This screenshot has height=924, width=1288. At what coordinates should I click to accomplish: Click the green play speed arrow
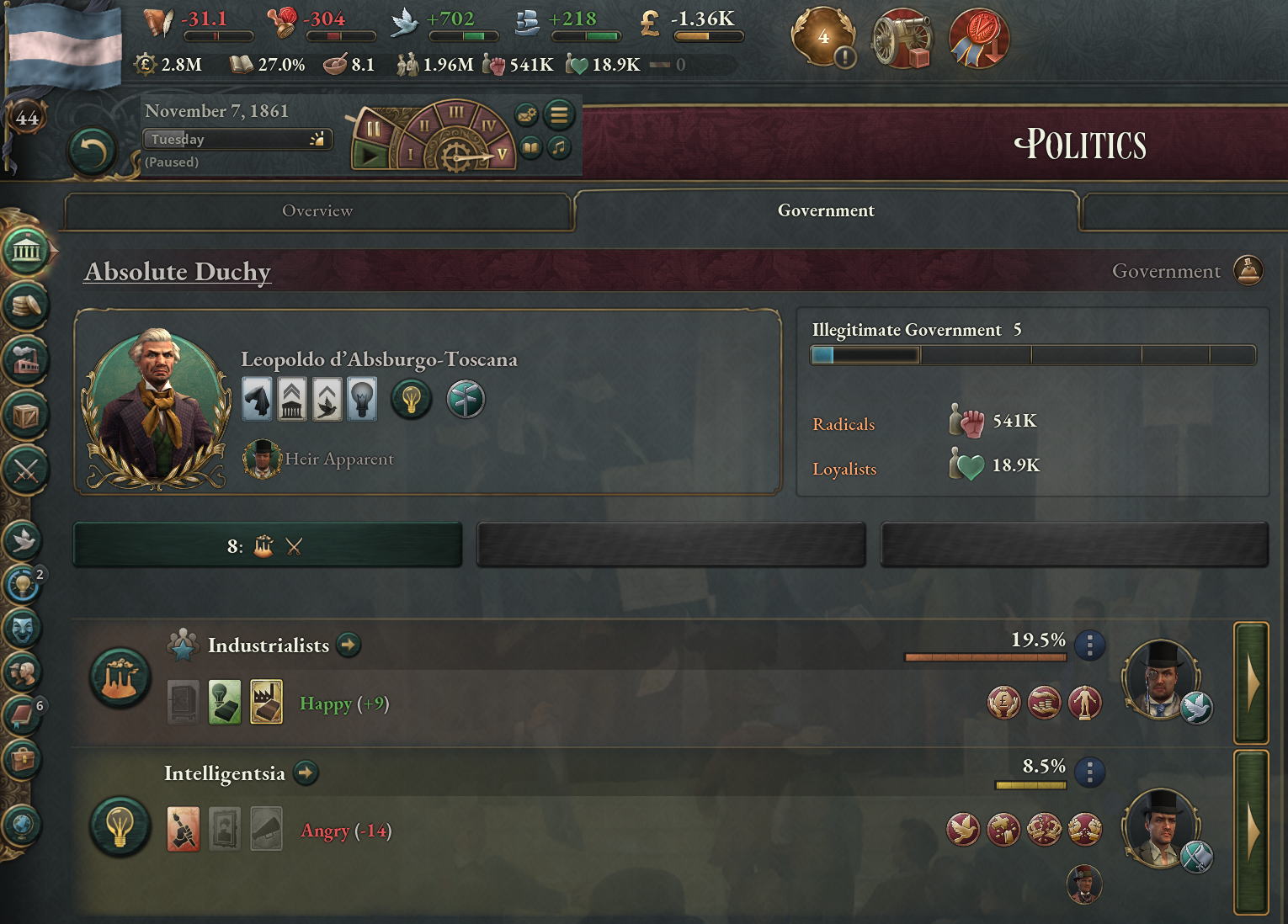pyautogui.click(x=368, y=155)
